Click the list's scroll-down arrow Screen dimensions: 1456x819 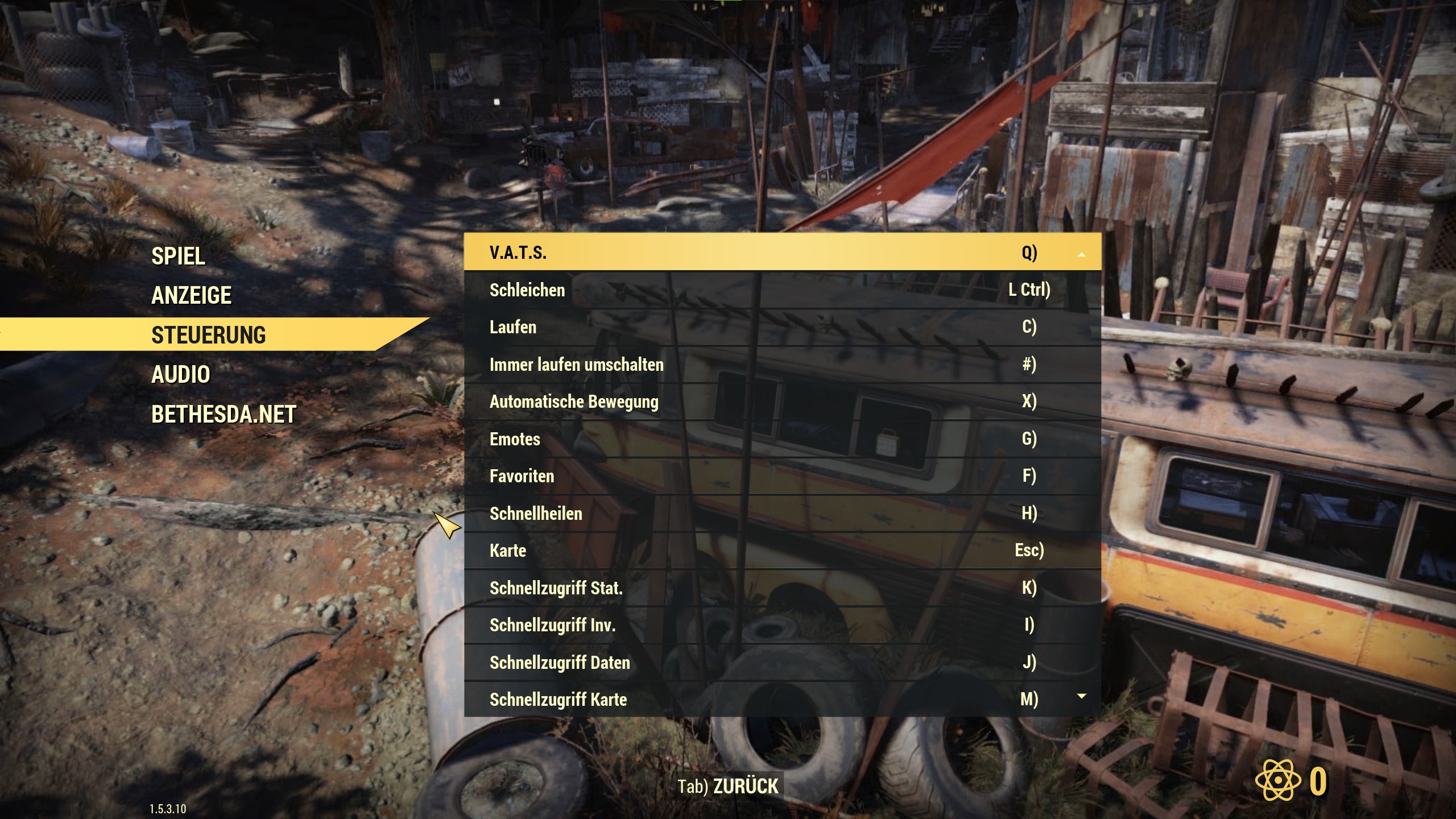pyautogui.click(x=1081, y=696)
